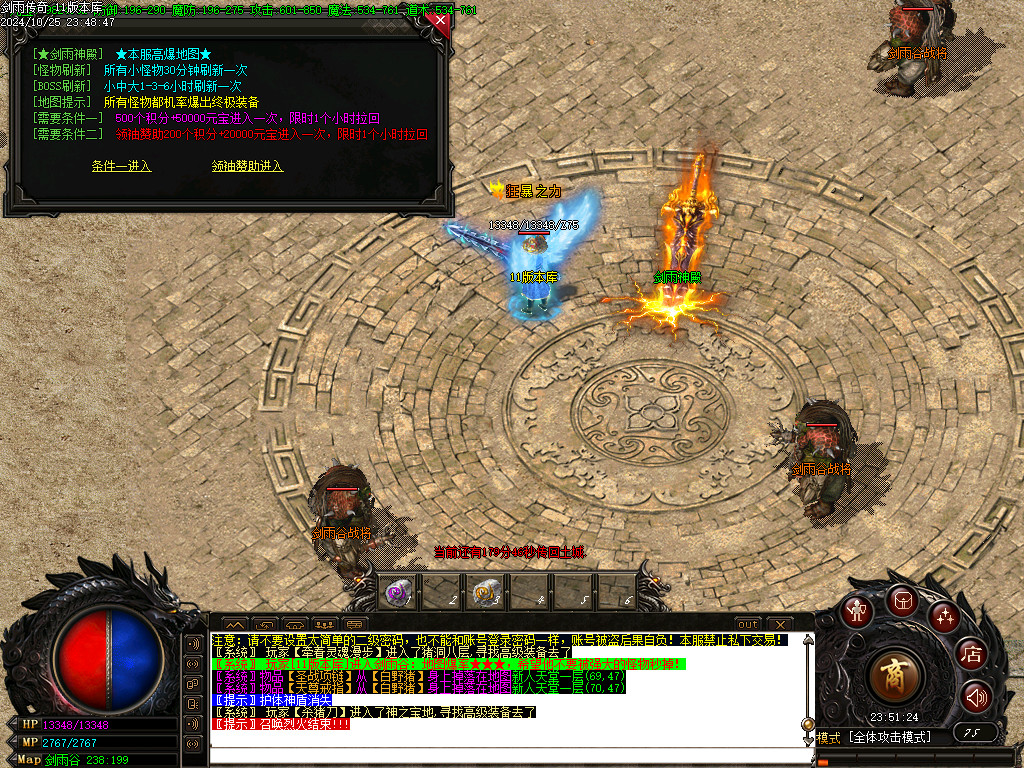This screenshot has height=768, width=1024.
Task: Toggle sound with the speaker button
Action: [976, 696]
